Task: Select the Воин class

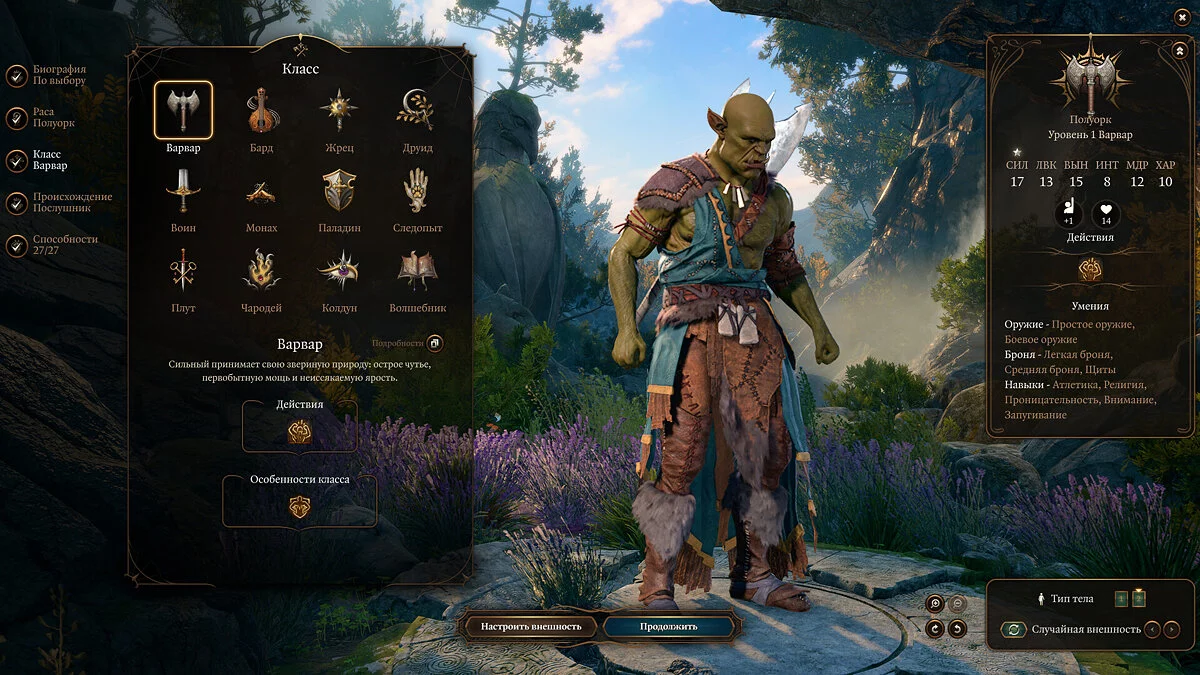Action: (183, 190)
